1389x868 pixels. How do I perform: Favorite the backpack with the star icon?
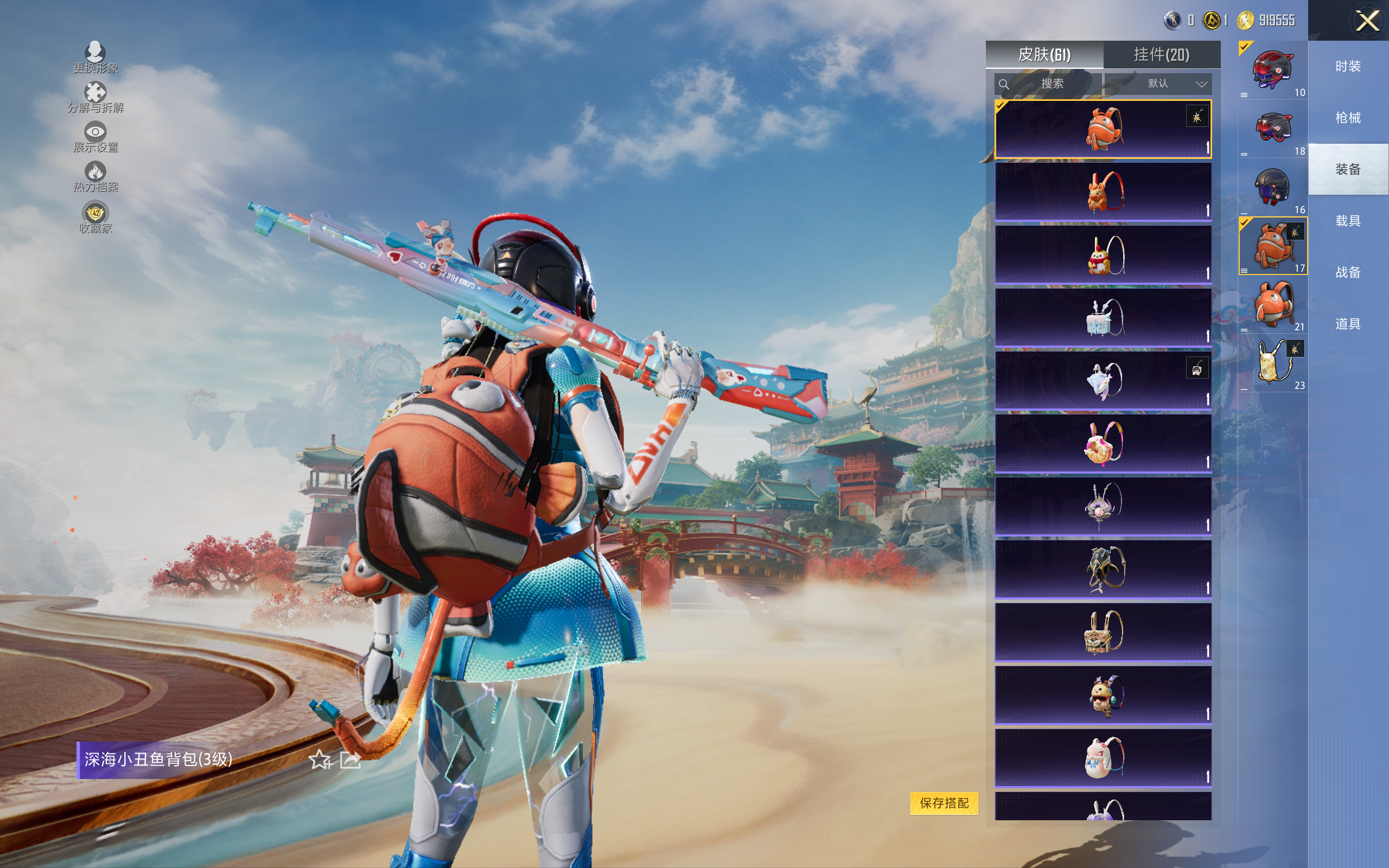click(x=320, y=760)
